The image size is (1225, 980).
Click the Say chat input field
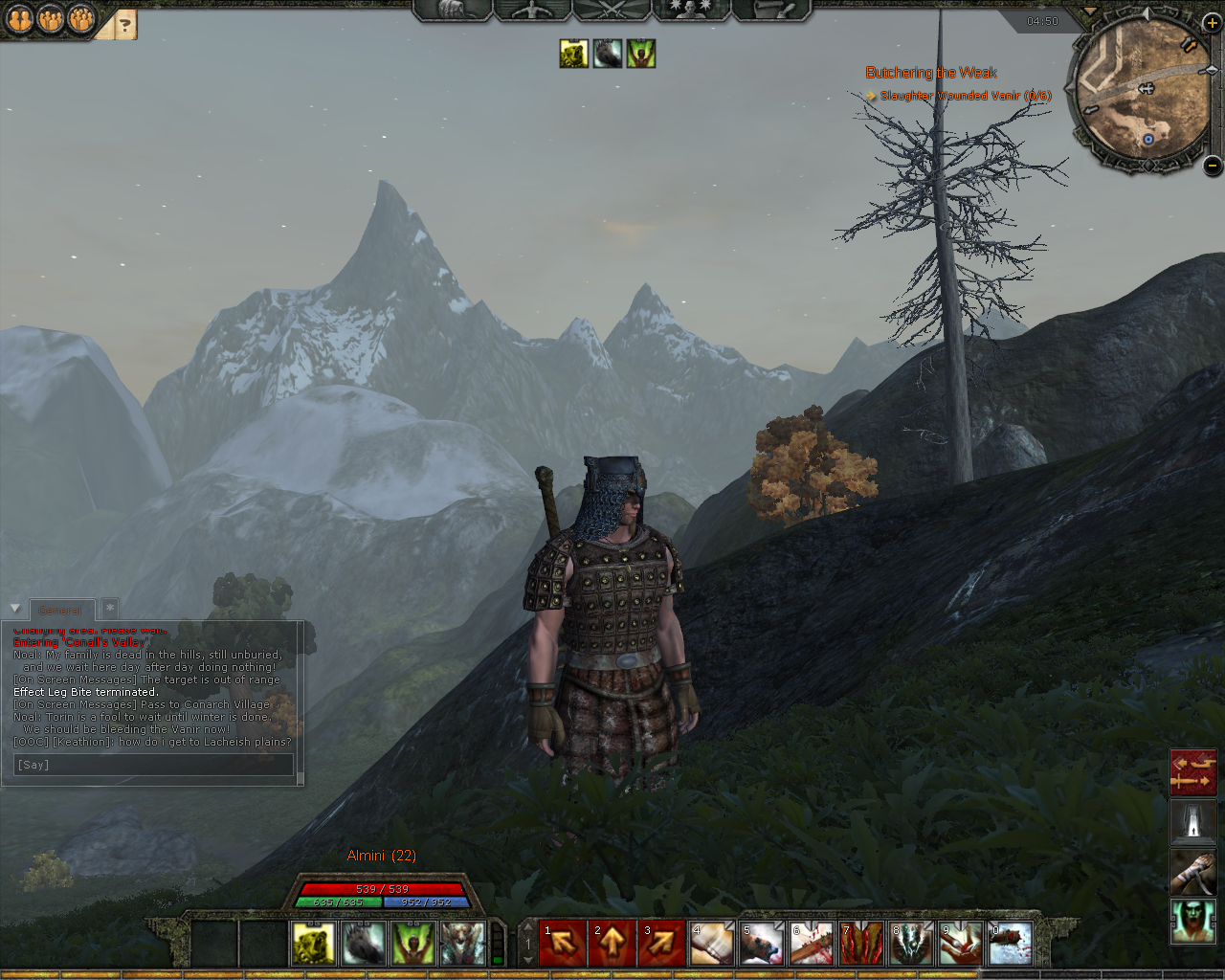(x=153, y=765)
